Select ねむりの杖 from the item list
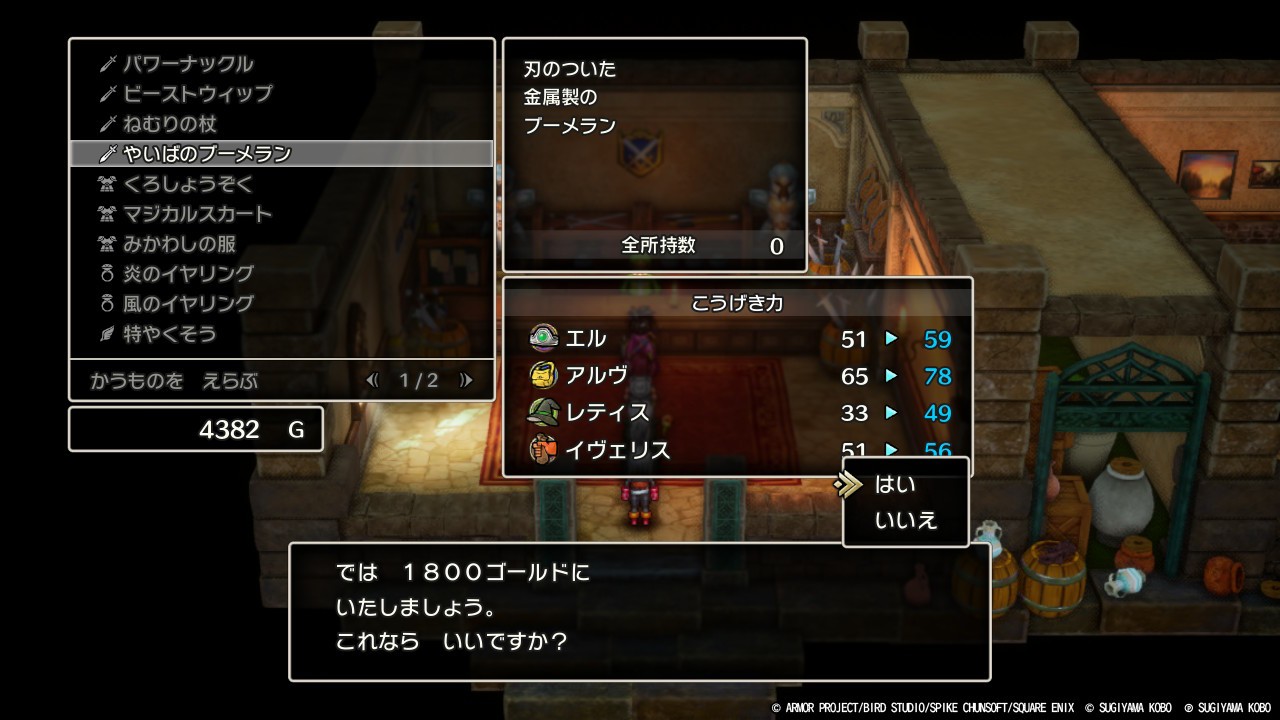 [170, 124]
